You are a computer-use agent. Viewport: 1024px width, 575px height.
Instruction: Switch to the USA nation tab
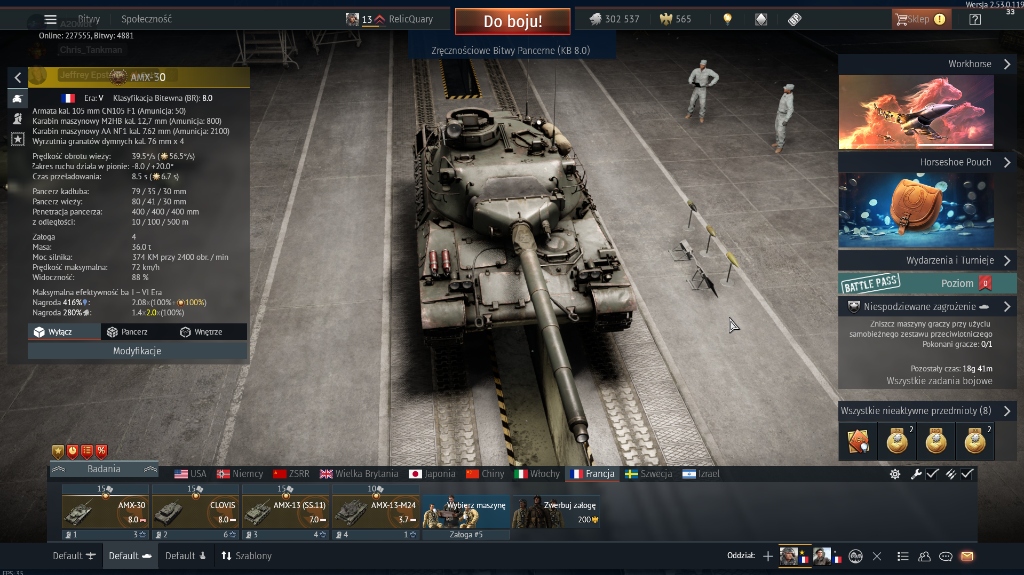point(190,474)
